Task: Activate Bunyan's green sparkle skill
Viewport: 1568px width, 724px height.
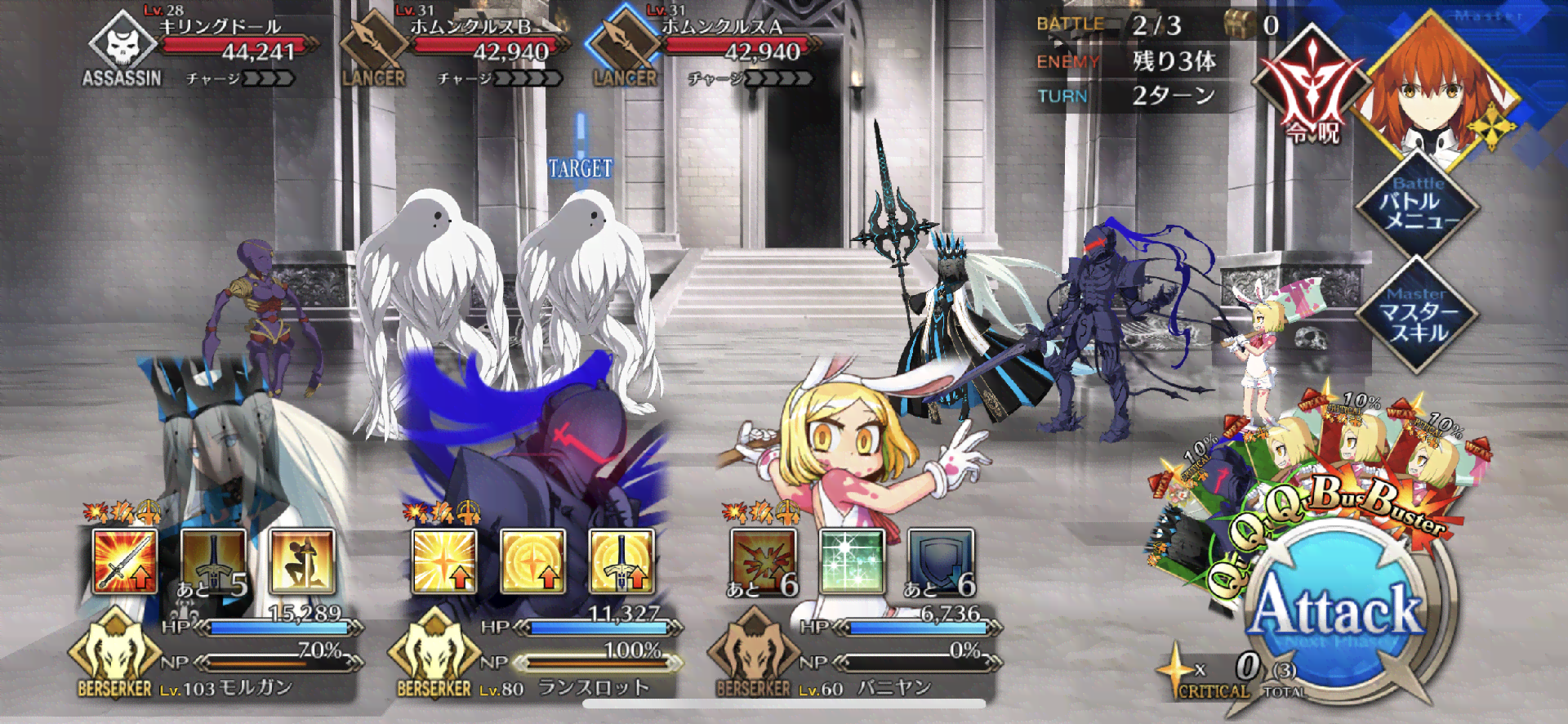Action: [852, 561]
